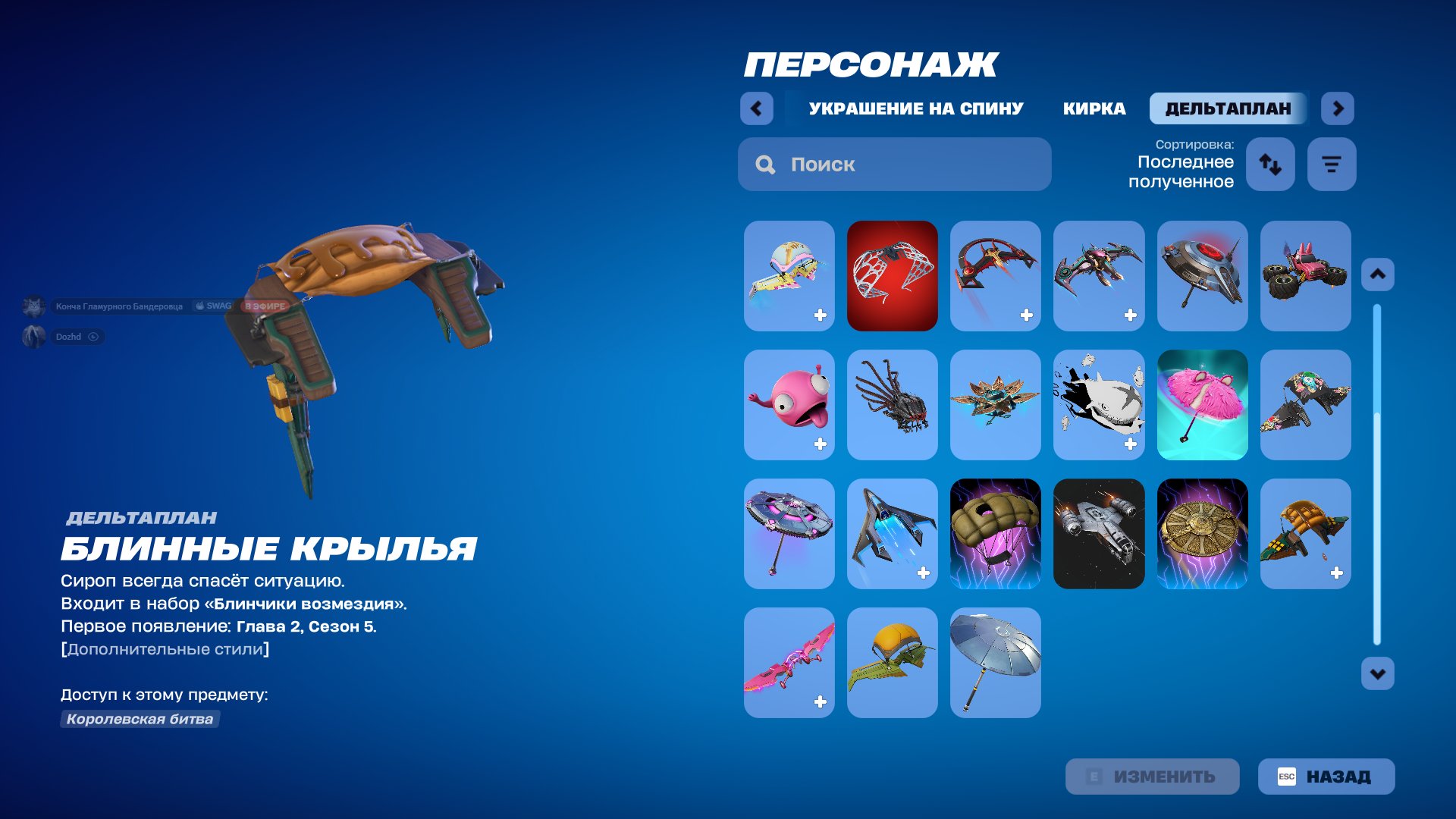Select the pink fish balloon glider
The width and height of the screenshot is (1456, 819).
tap(789, 405)
